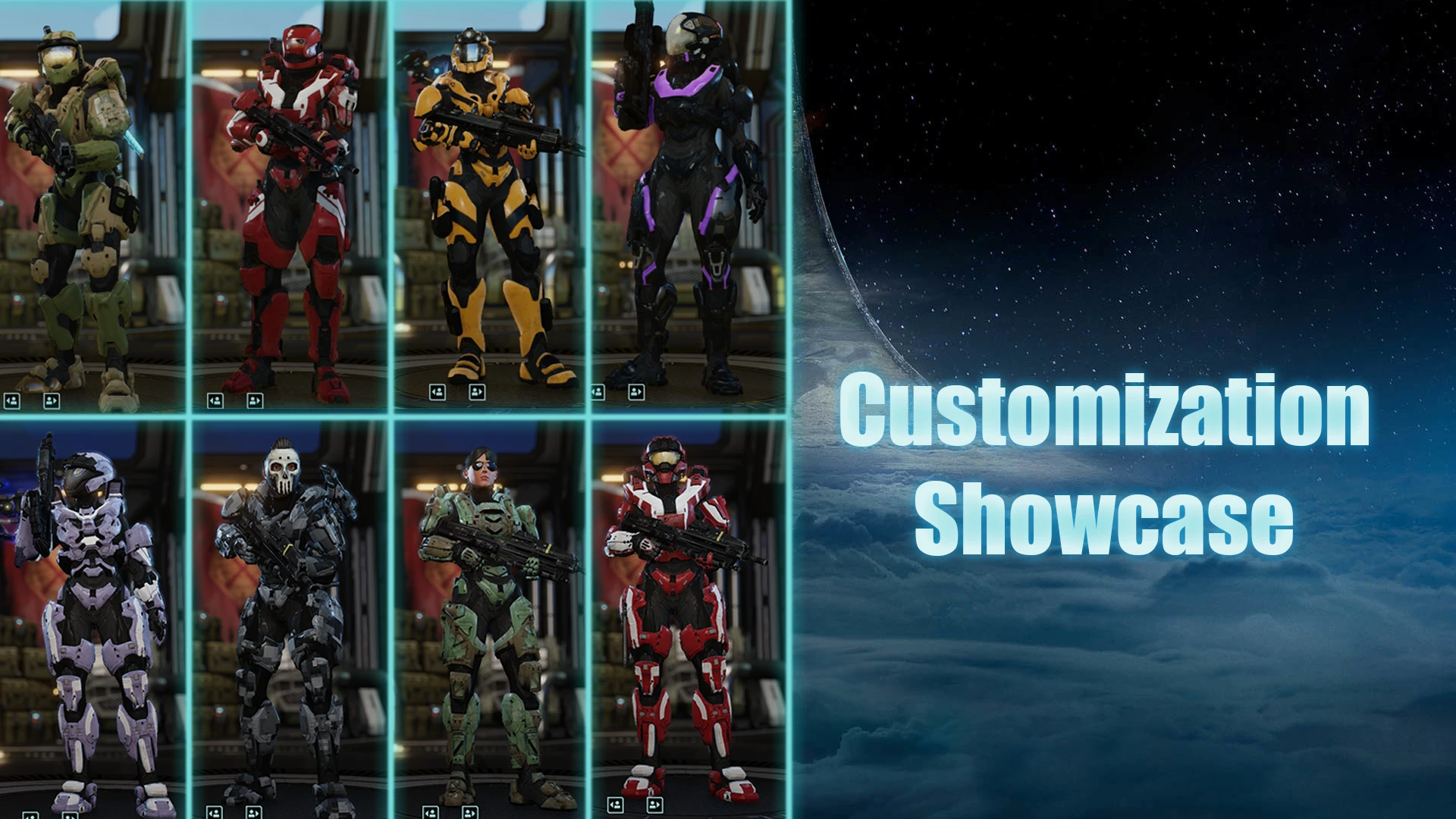Click previous-character arrow under the green Master Chief
The image size is (1456, 819).
(11, 400)
